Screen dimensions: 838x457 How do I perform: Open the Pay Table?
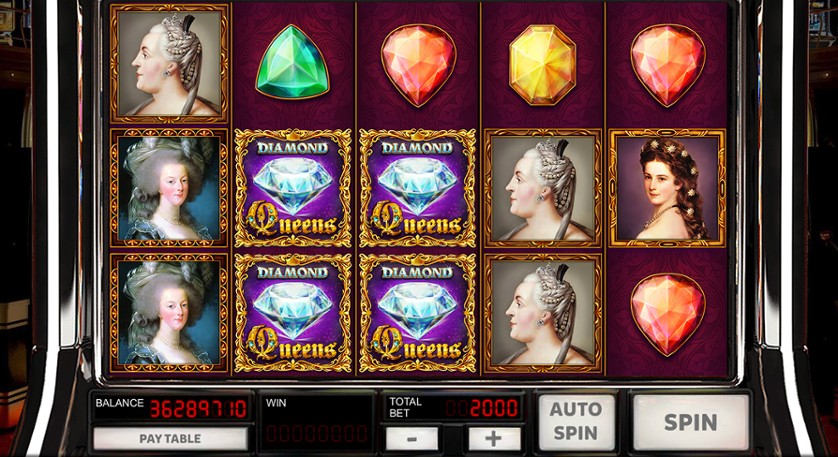pos(170,438)
